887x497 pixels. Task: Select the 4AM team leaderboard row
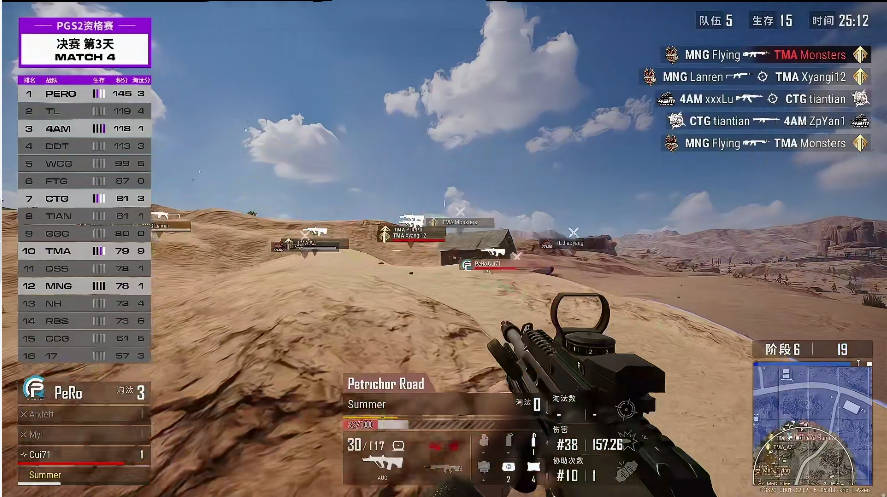(84, 128)
